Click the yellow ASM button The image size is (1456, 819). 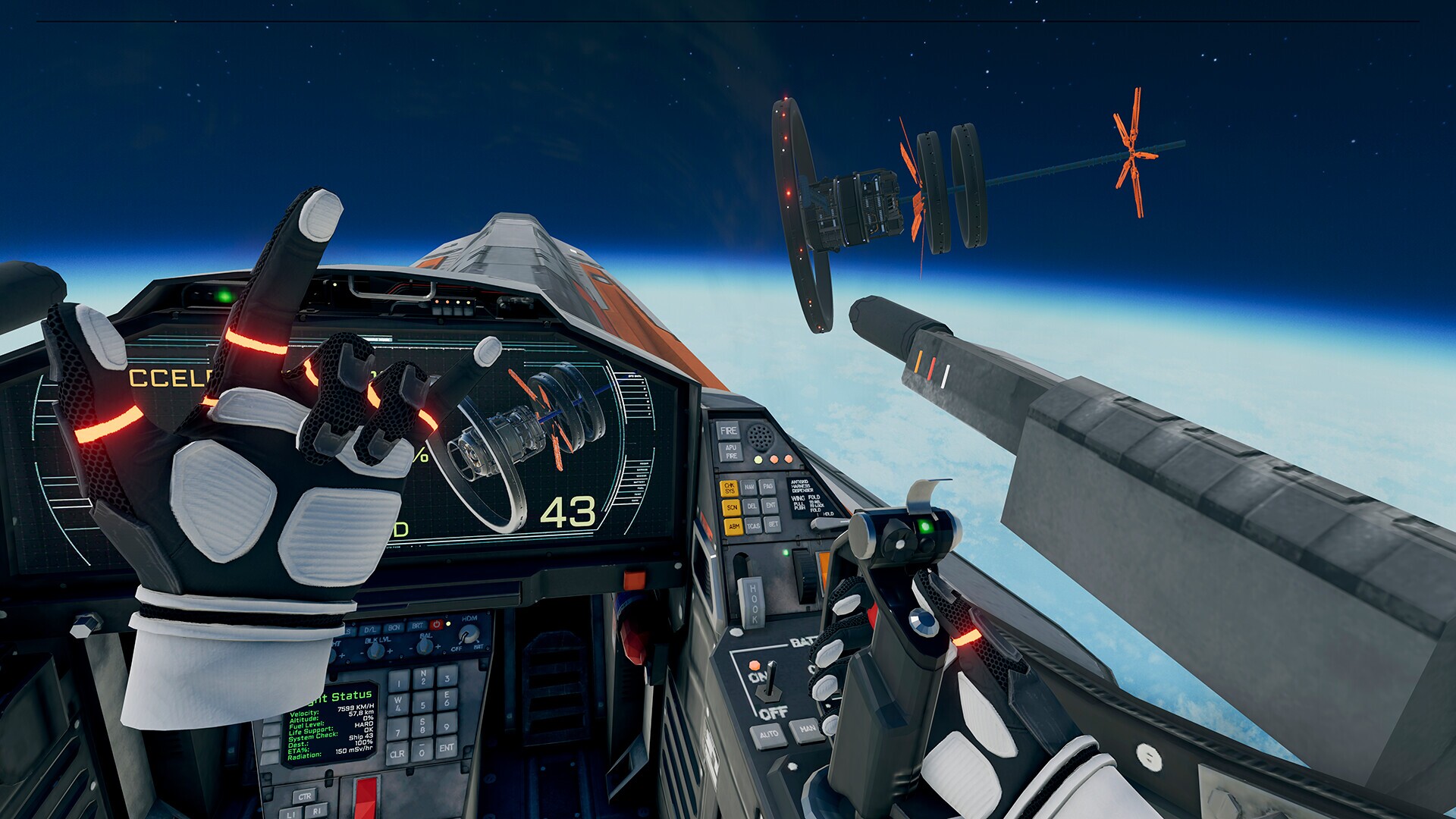[x=733, y=526]
